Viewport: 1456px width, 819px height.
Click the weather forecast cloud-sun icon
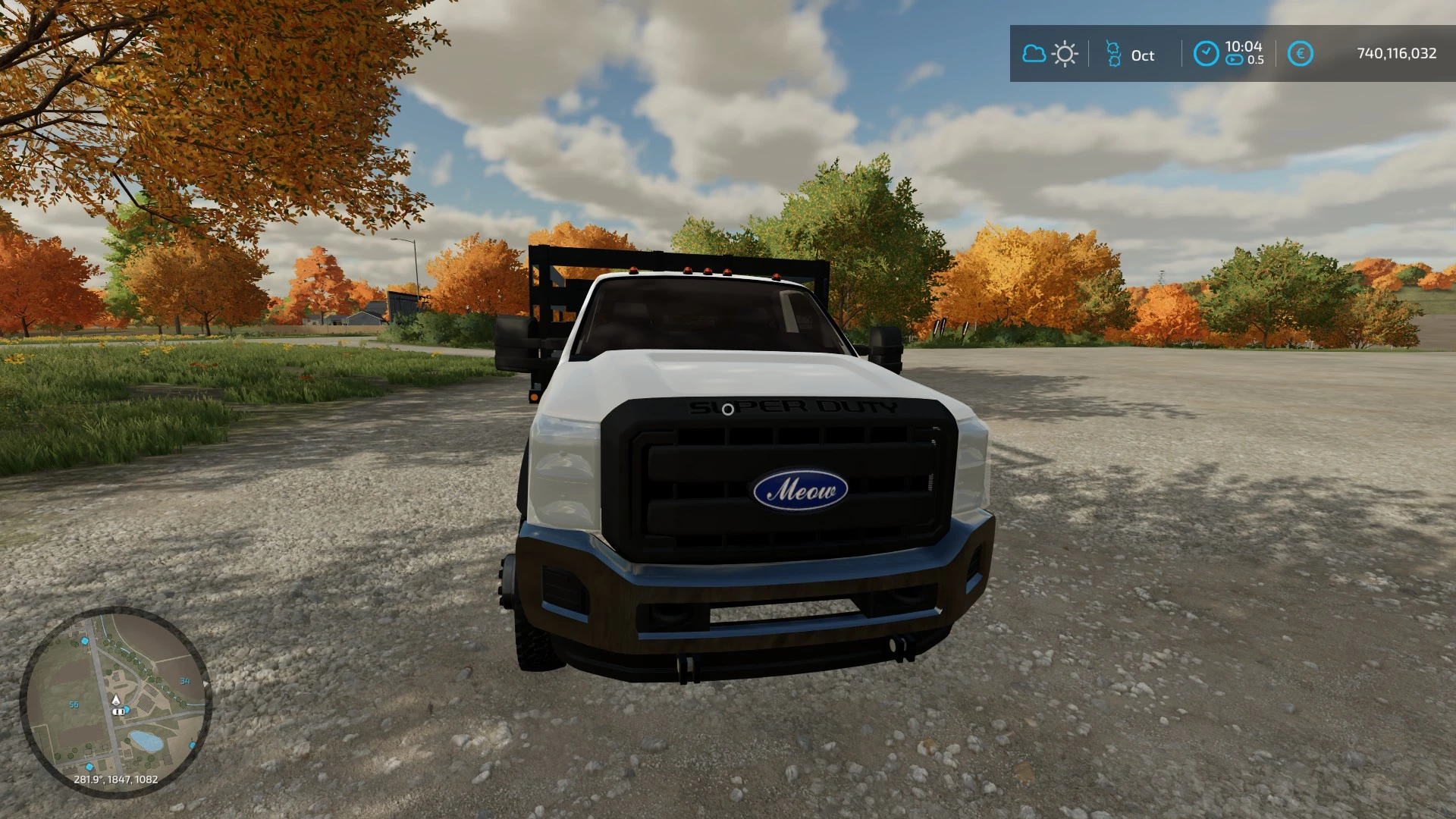(1050, 54)
